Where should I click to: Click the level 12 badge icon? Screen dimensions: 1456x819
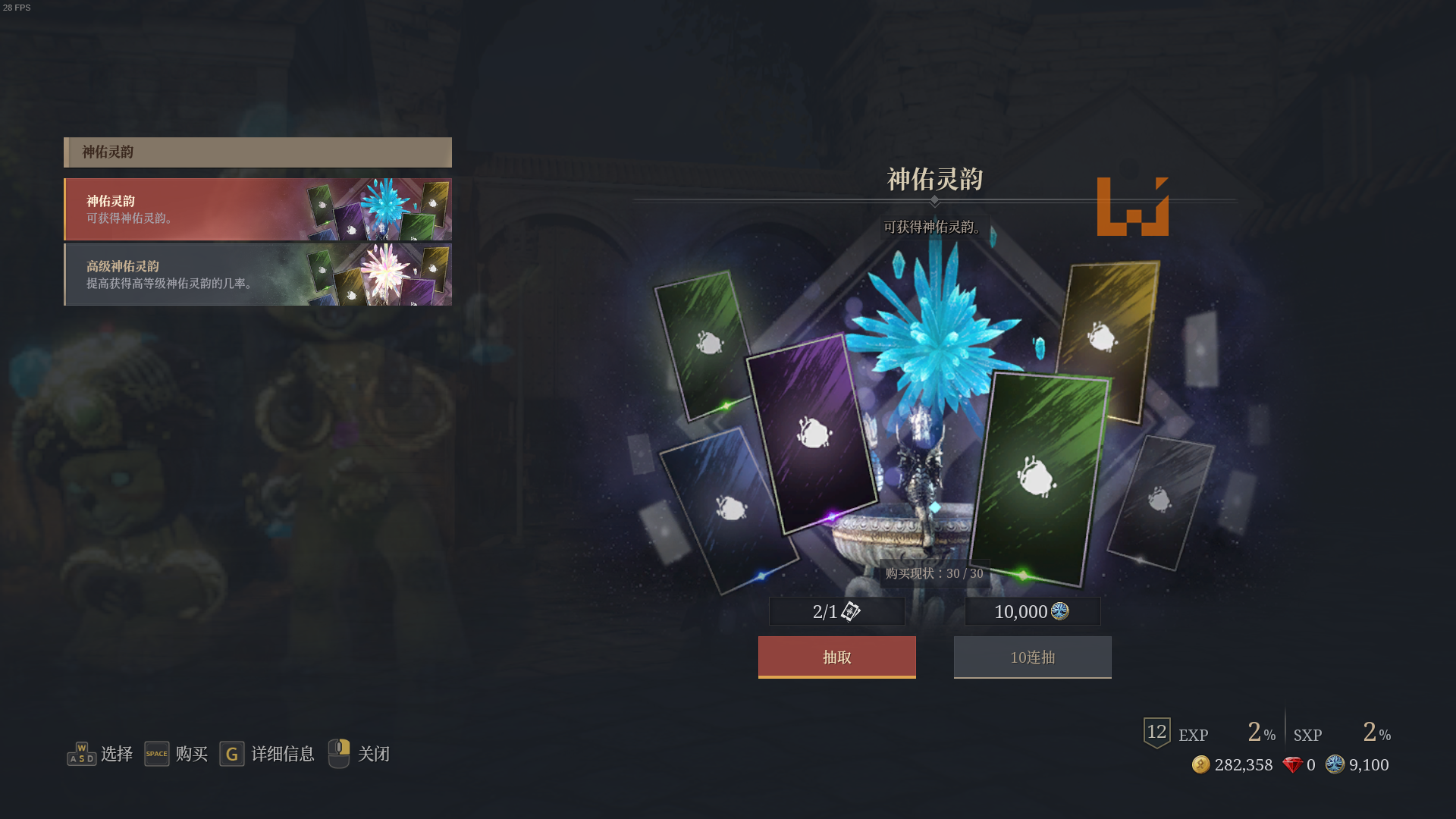[x=1156, y=733]
